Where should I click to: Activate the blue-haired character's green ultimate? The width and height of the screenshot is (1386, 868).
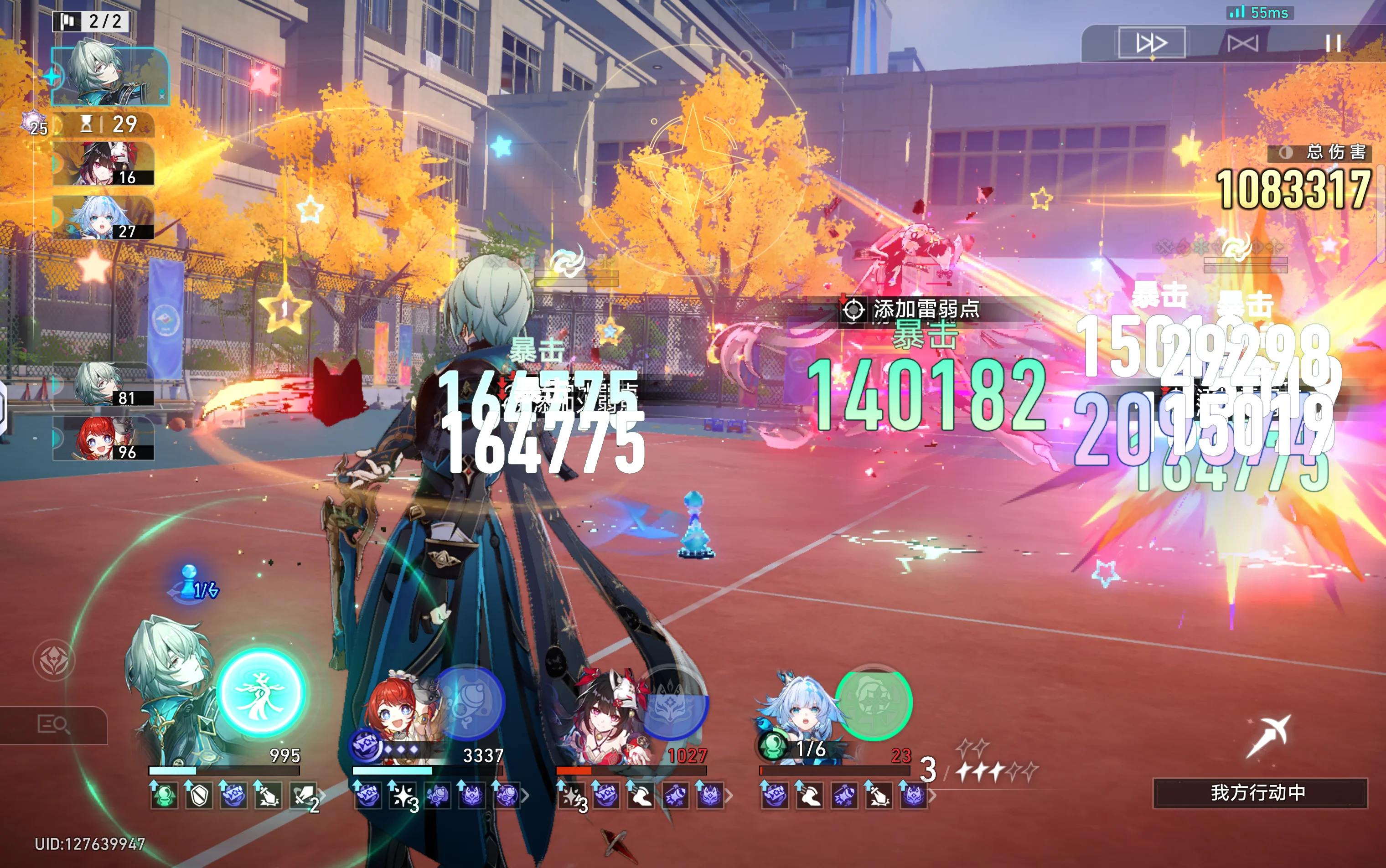[x=873, y=703]
